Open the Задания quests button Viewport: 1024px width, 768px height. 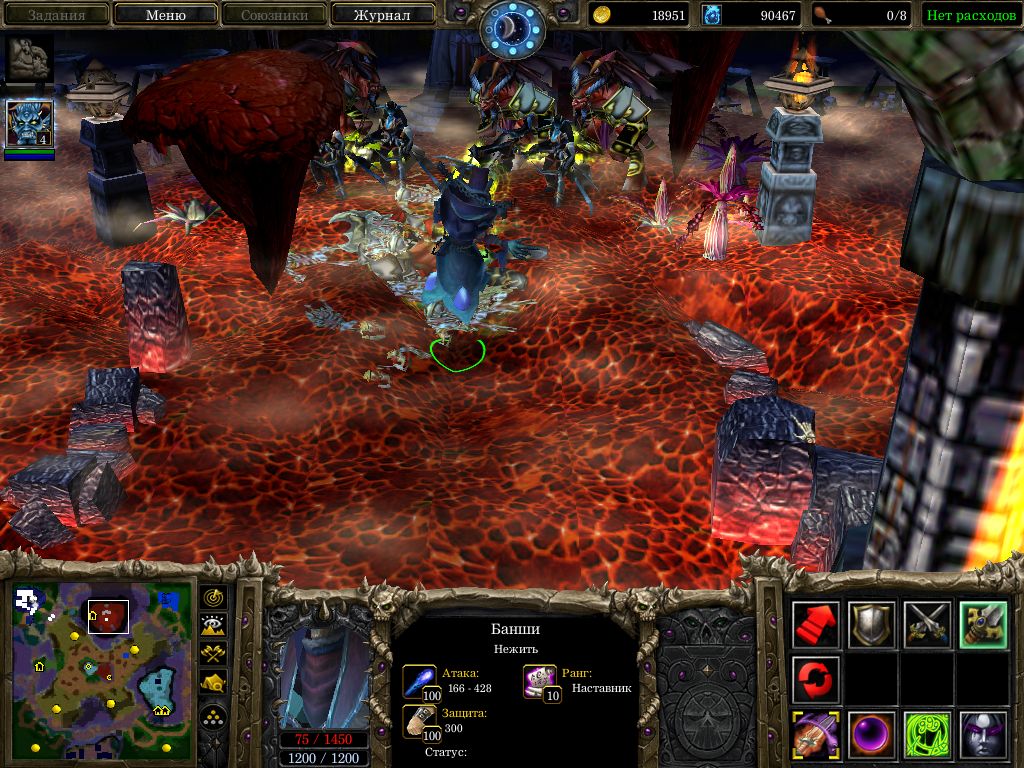pyautogui.click(x=56, y=15)
